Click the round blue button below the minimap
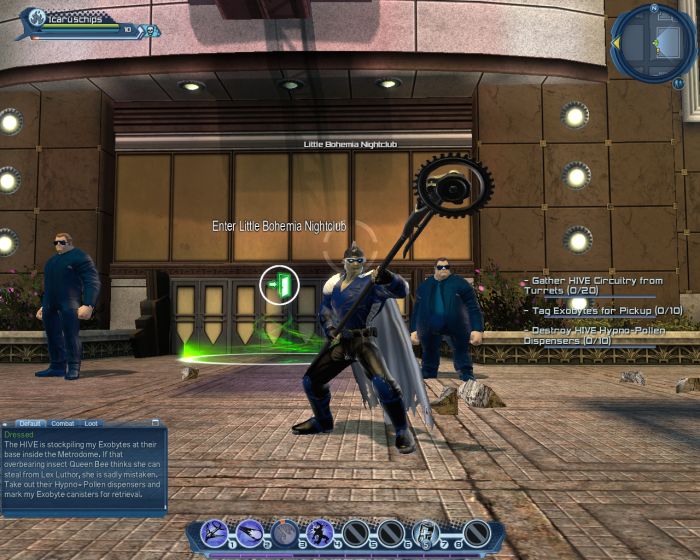Image resolution: width=700 pixels, height=560 pixels. click(679, 85)
